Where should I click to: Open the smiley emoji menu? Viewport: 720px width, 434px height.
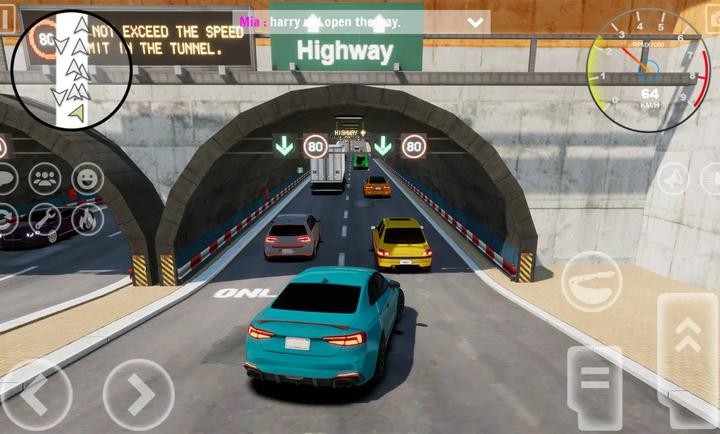point(88,179)
